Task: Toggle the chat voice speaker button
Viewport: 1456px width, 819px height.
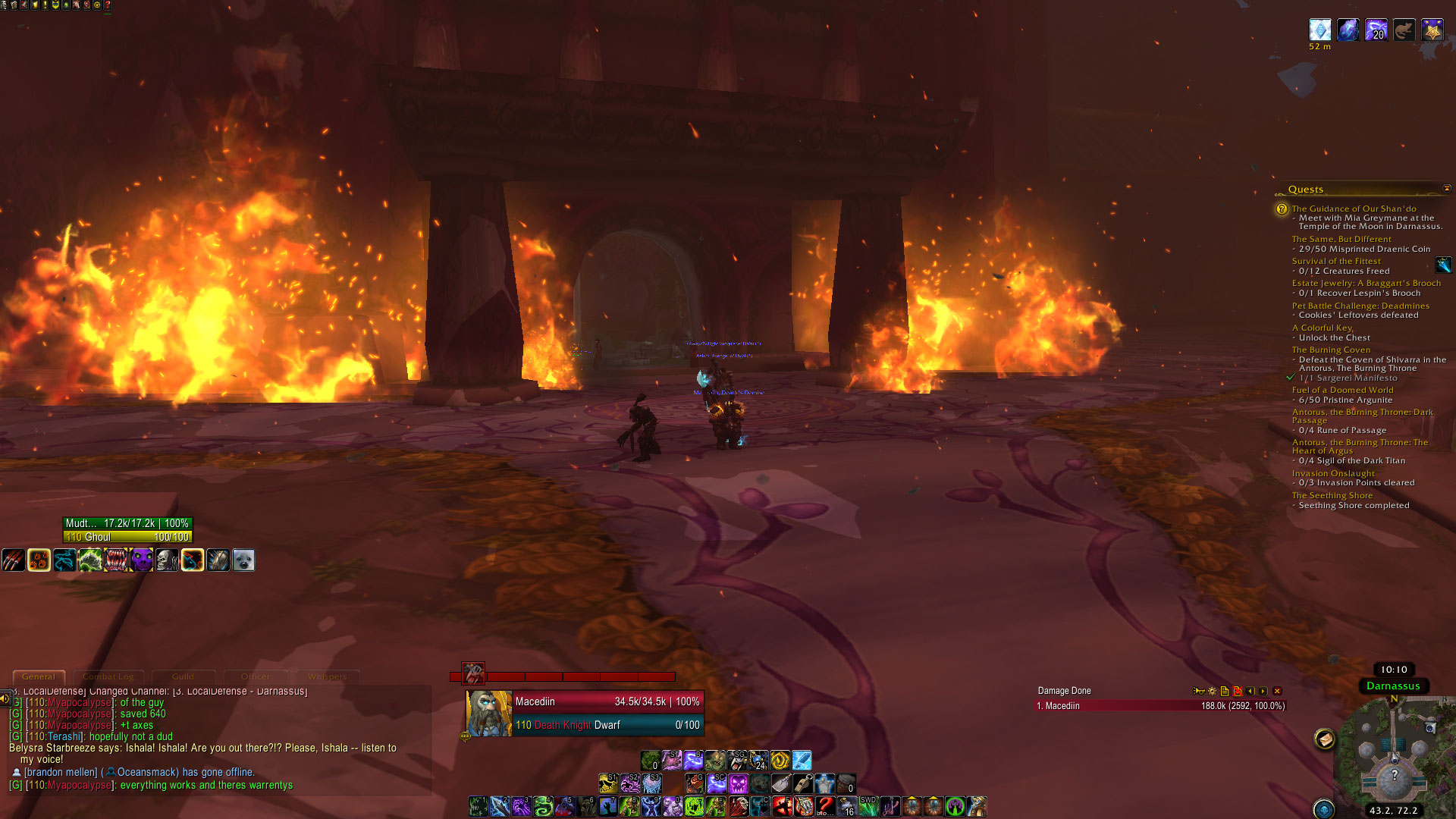Action: (5, 698)
